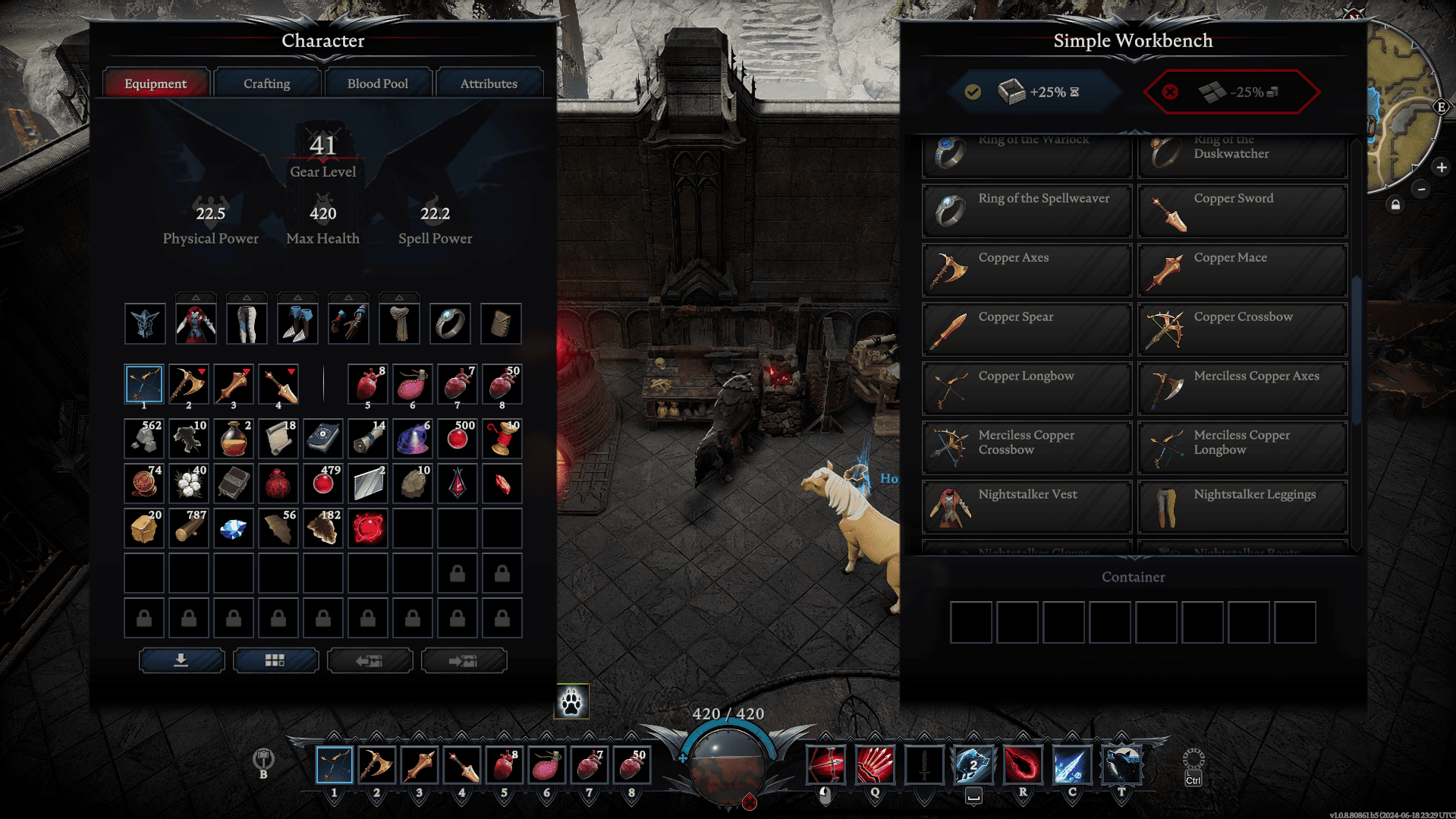Switch to the Crafting tab
This screenshot has width=1456, height=819.
(266, 83)
